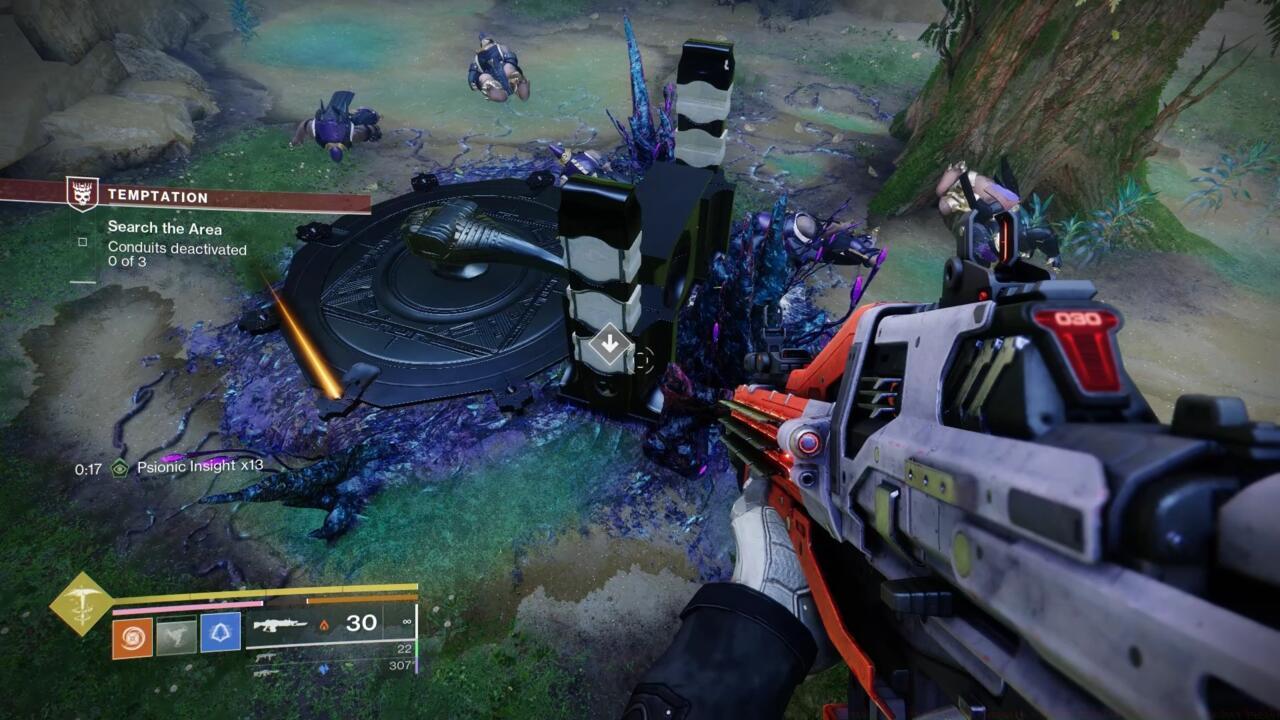Click the Search the Area objective title

(165, 227)
